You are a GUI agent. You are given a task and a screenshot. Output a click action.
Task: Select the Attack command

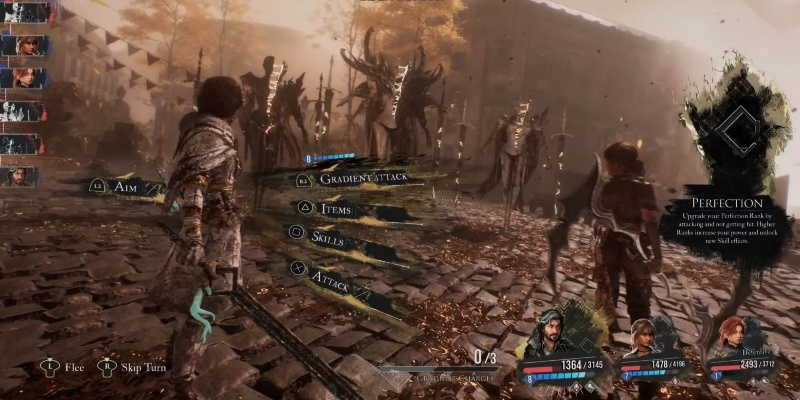click(330, 272)
